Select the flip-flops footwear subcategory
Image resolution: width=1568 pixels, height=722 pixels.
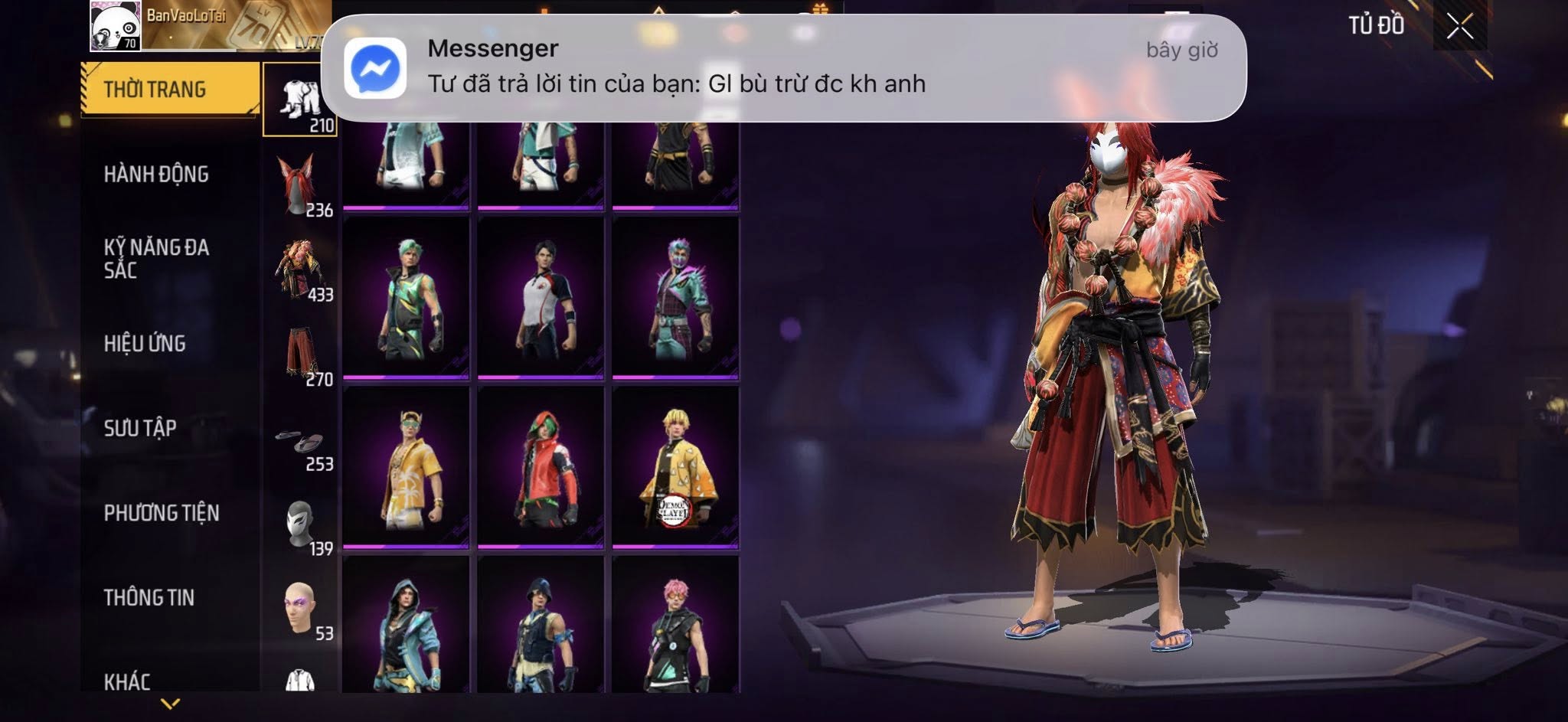point(300,441)
